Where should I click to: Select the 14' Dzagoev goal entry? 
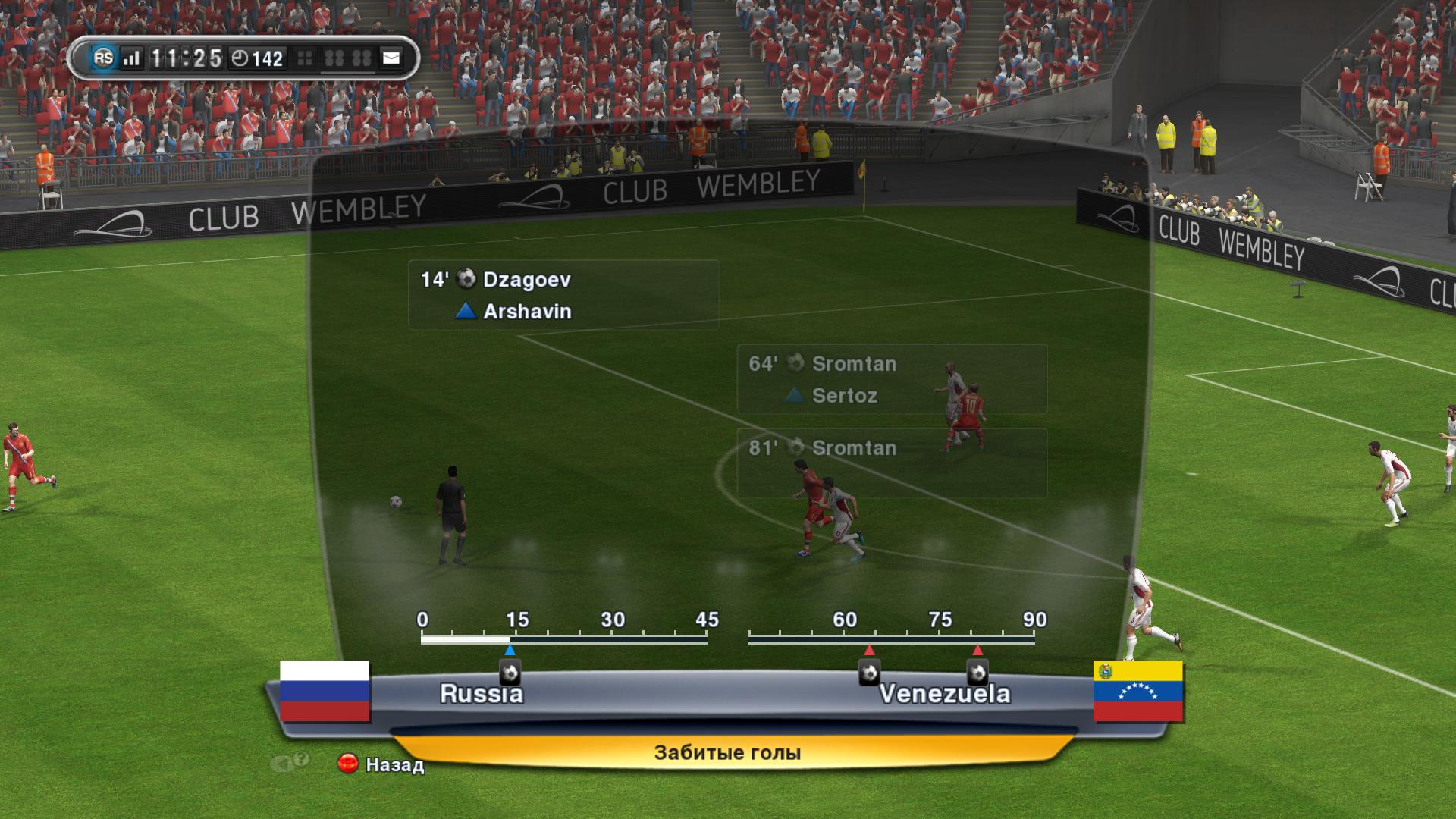(563, 295)
